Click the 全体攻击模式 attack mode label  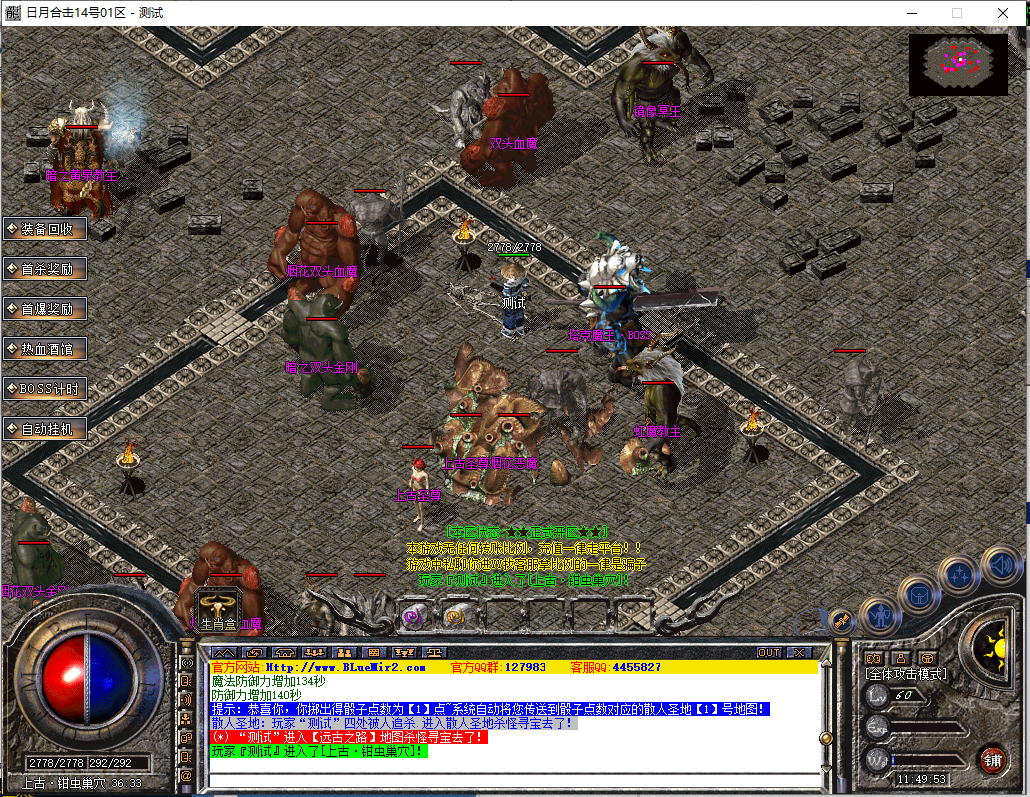coord(906,674)
